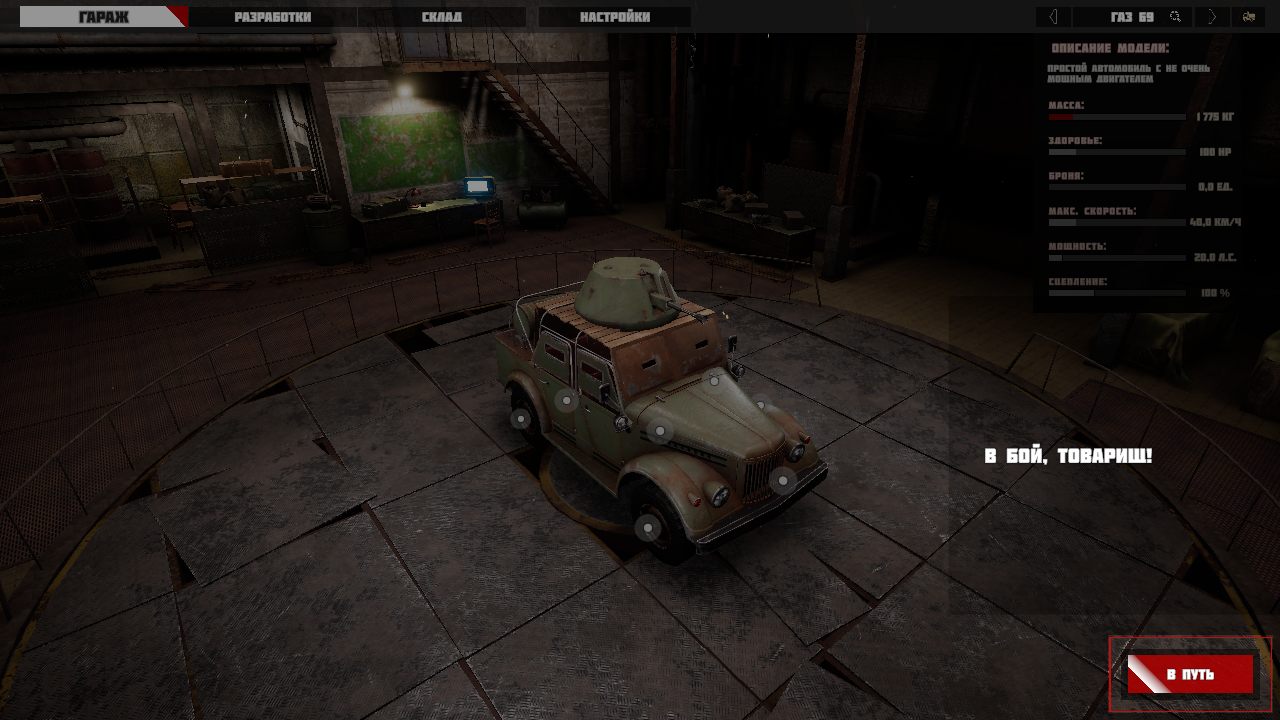Screen dimensions: 1280x720
Task: Open the Склад tab
Action: pos(440,17)
